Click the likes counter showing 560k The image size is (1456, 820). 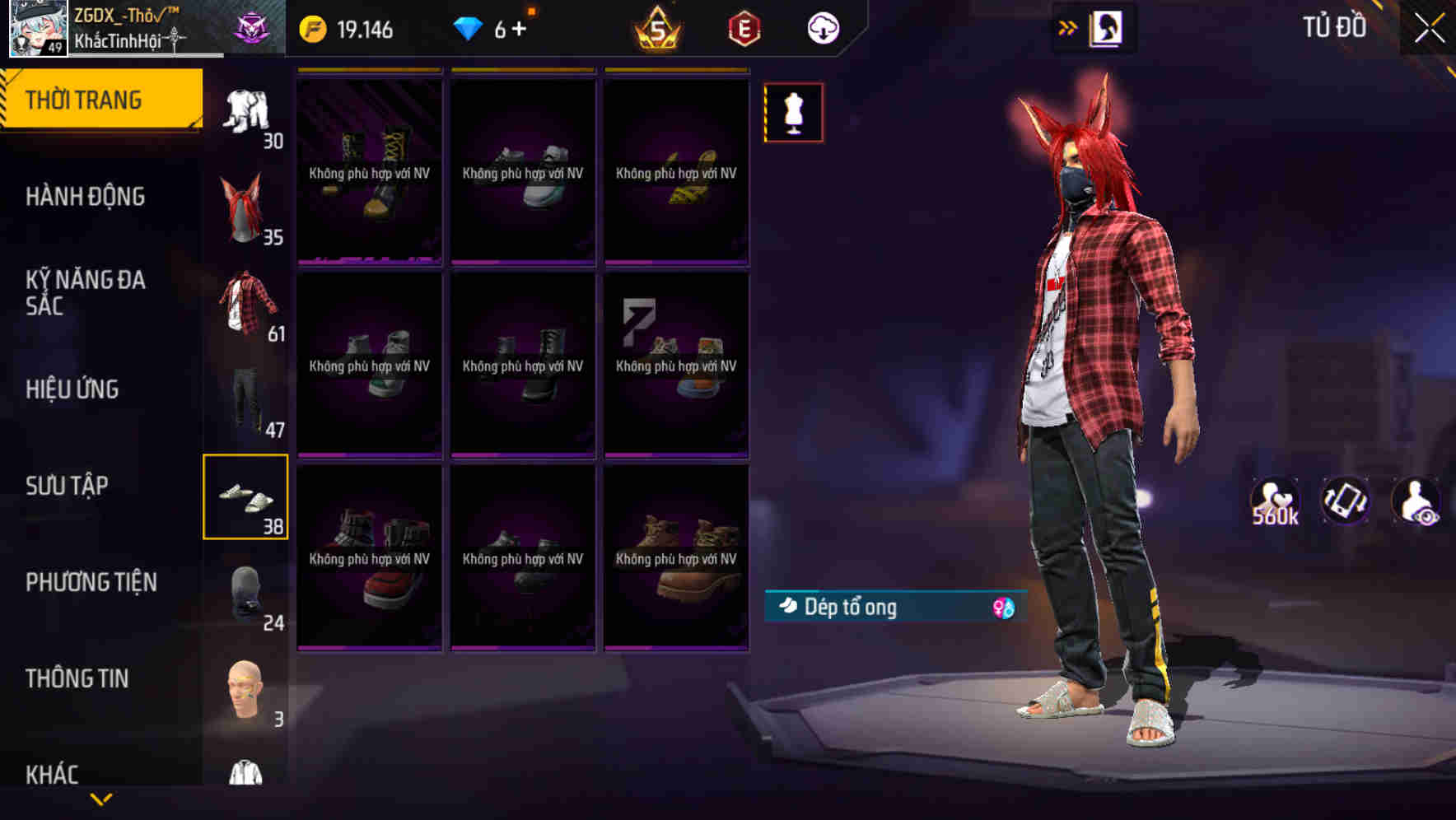pyautogui.click(x=1275, y=501)
